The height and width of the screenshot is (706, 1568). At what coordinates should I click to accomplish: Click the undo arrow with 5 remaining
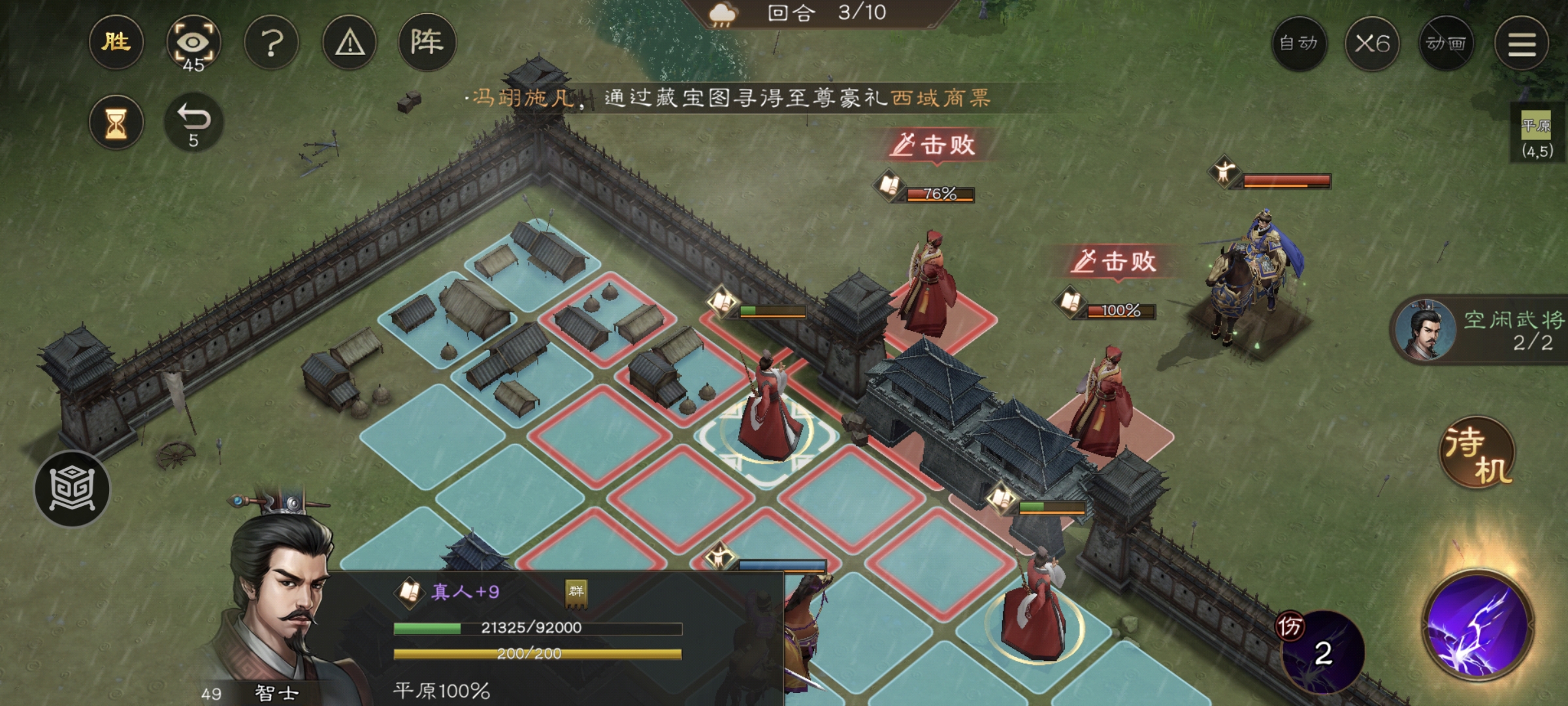[x=195, y=119]
